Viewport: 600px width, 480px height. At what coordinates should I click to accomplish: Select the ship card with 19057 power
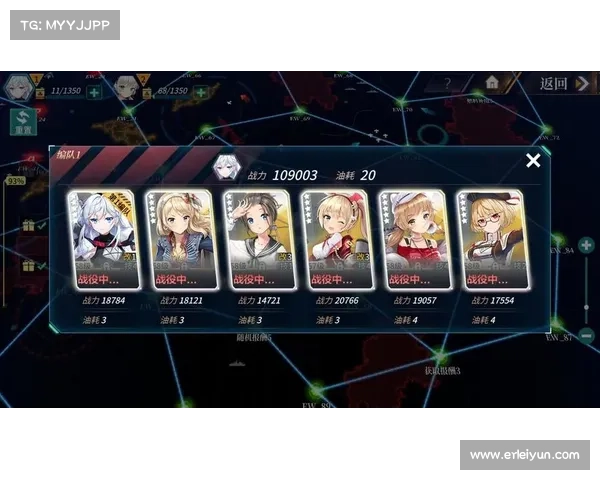click(413, 240)
